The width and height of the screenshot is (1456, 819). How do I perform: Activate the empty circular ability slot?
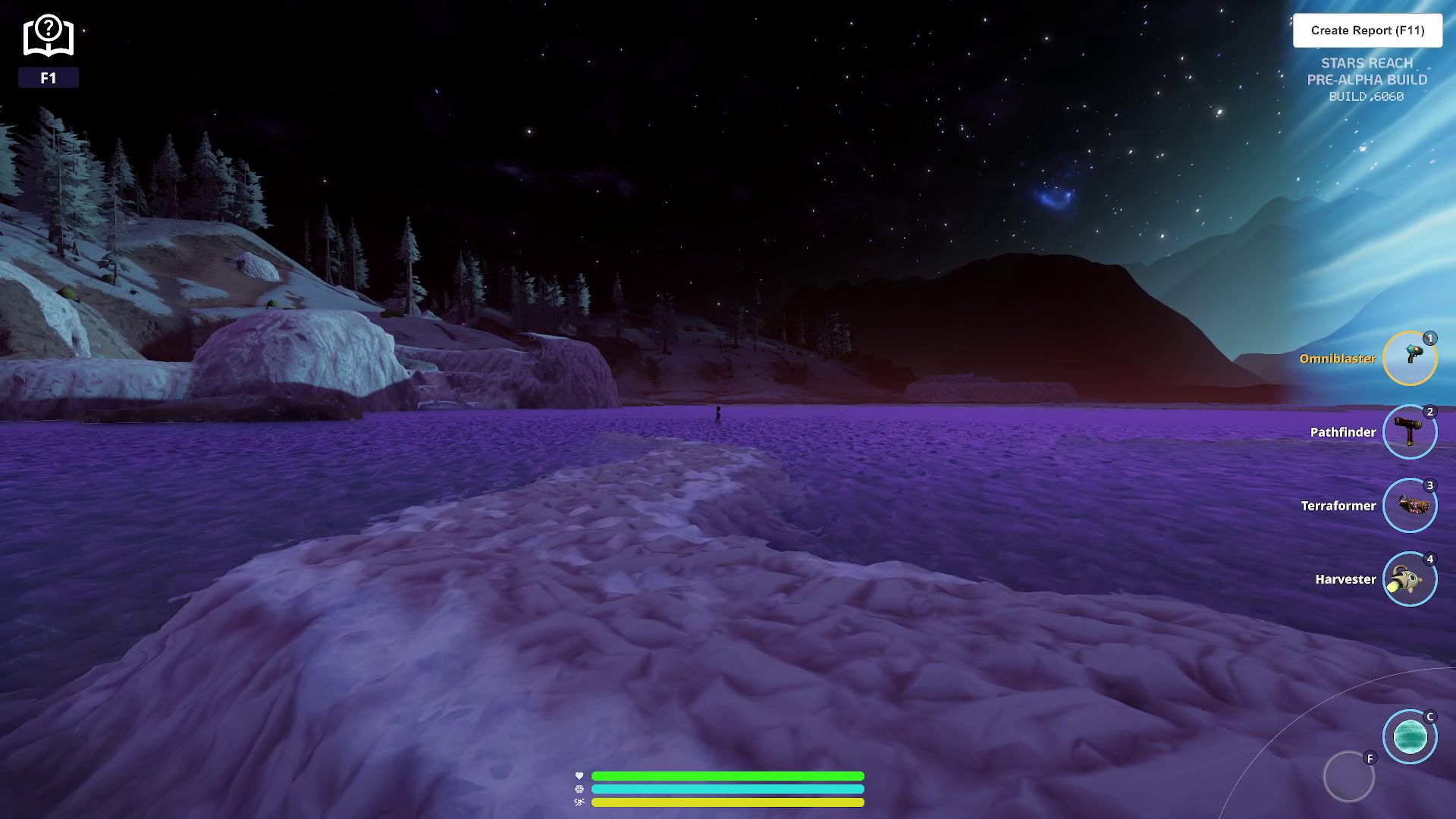[x=1348, y=777]
